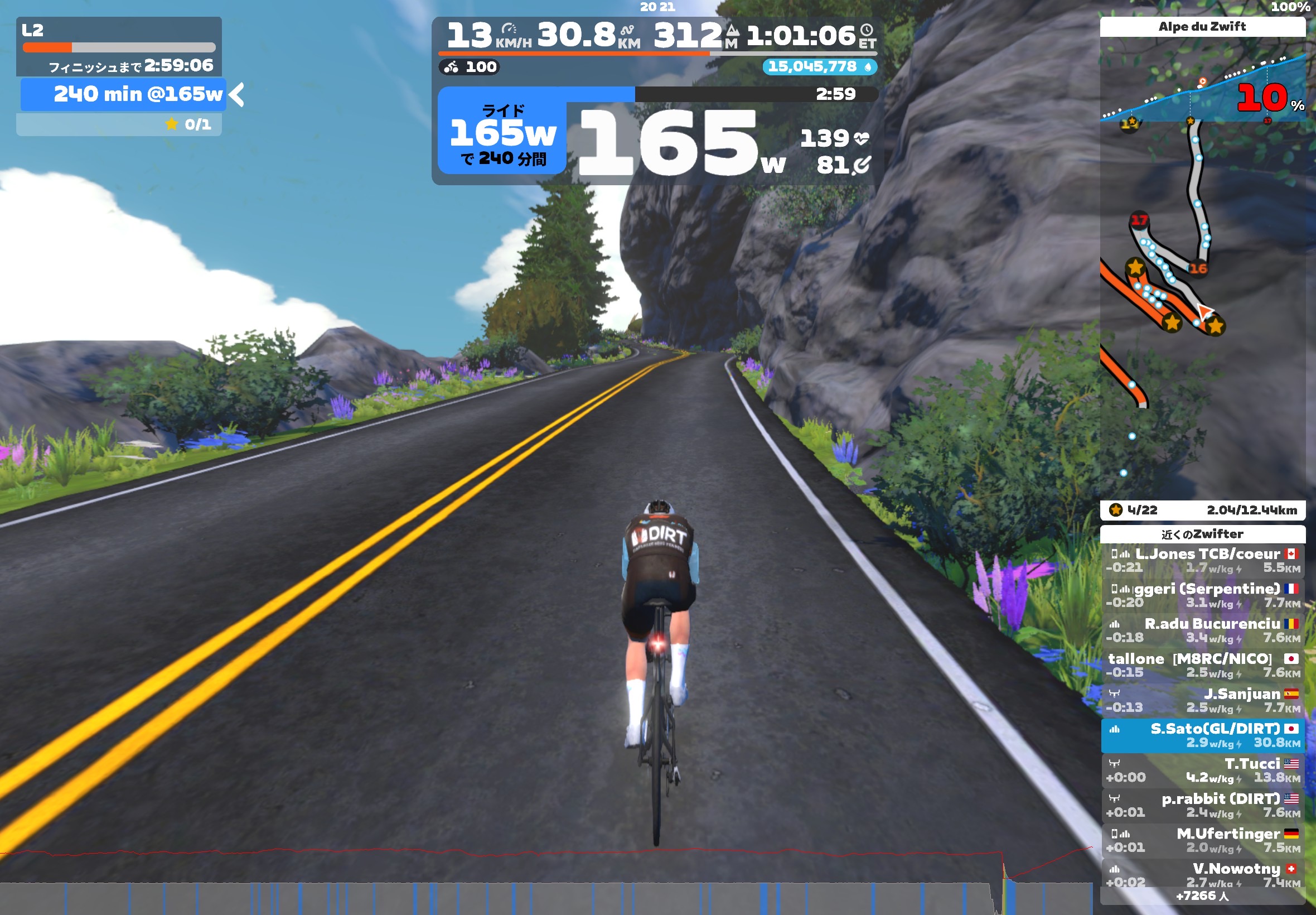Collapse workout panel with the white arrow
The height and width of the screenshot is (915, 1316).
point(236,95)
